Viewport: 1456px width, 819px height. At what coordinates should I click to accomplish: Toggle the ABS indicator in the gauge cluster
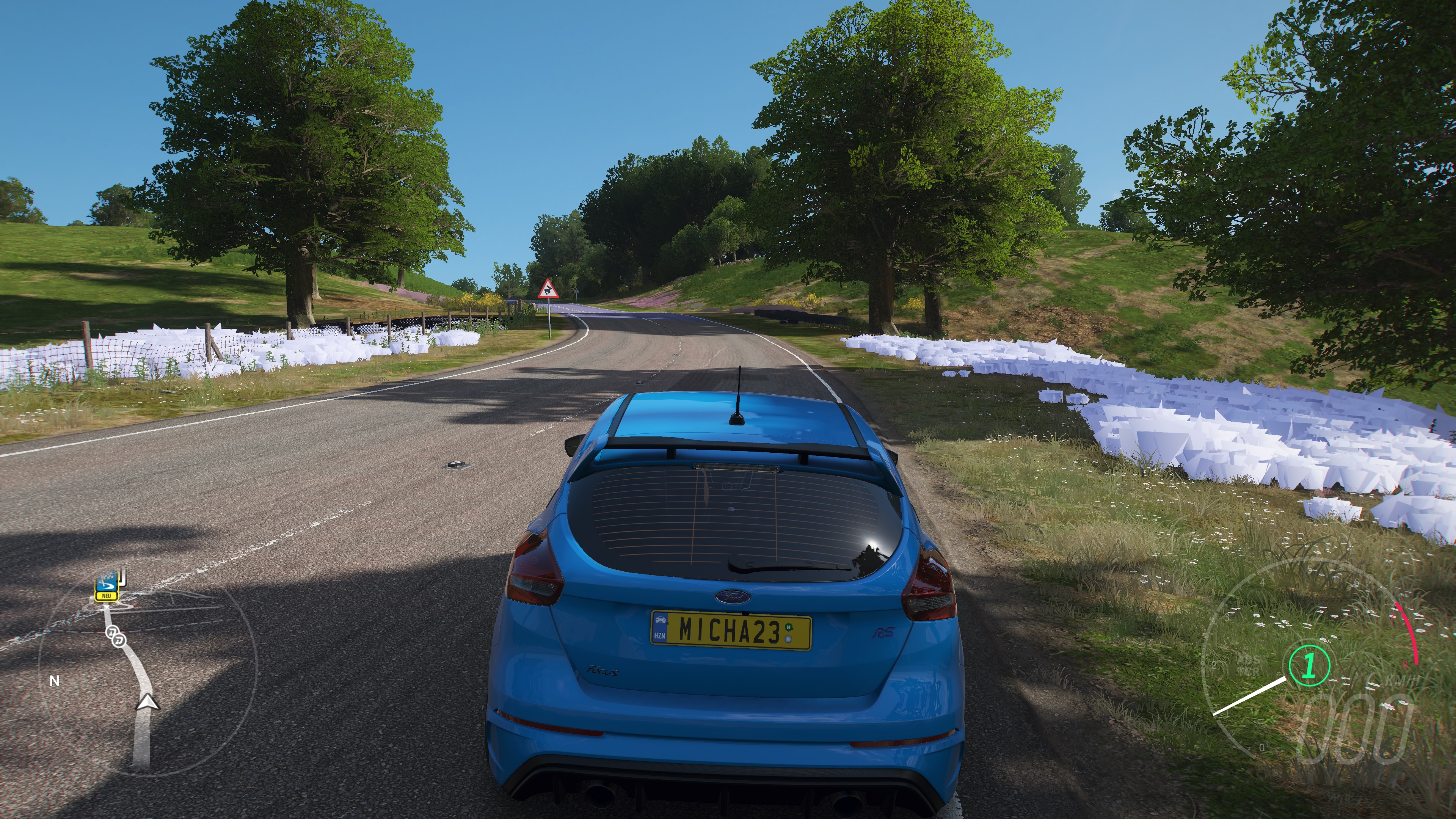(1248, 660)
